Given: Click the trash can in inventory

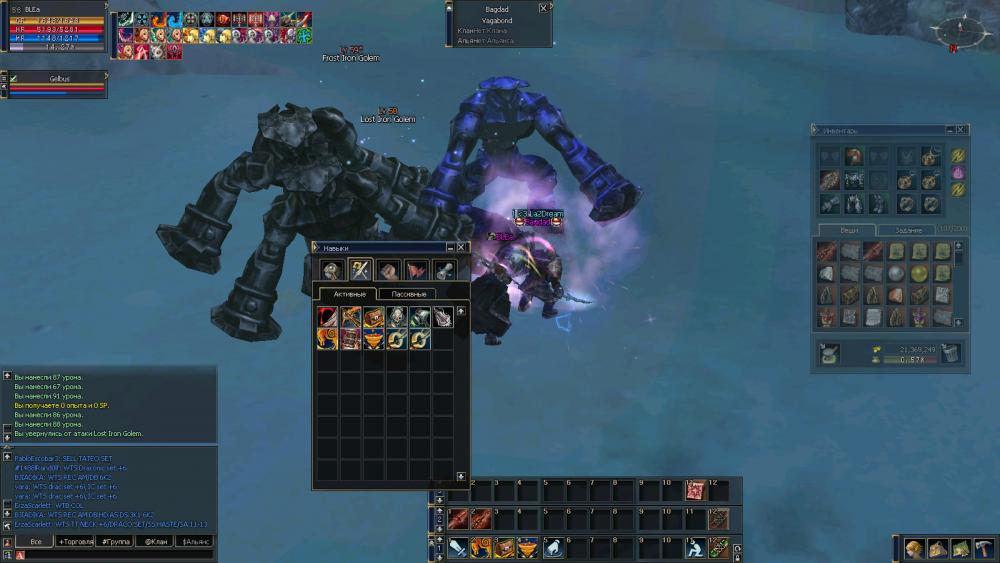Looking at the screenshot, I should [x=951, y=352].
